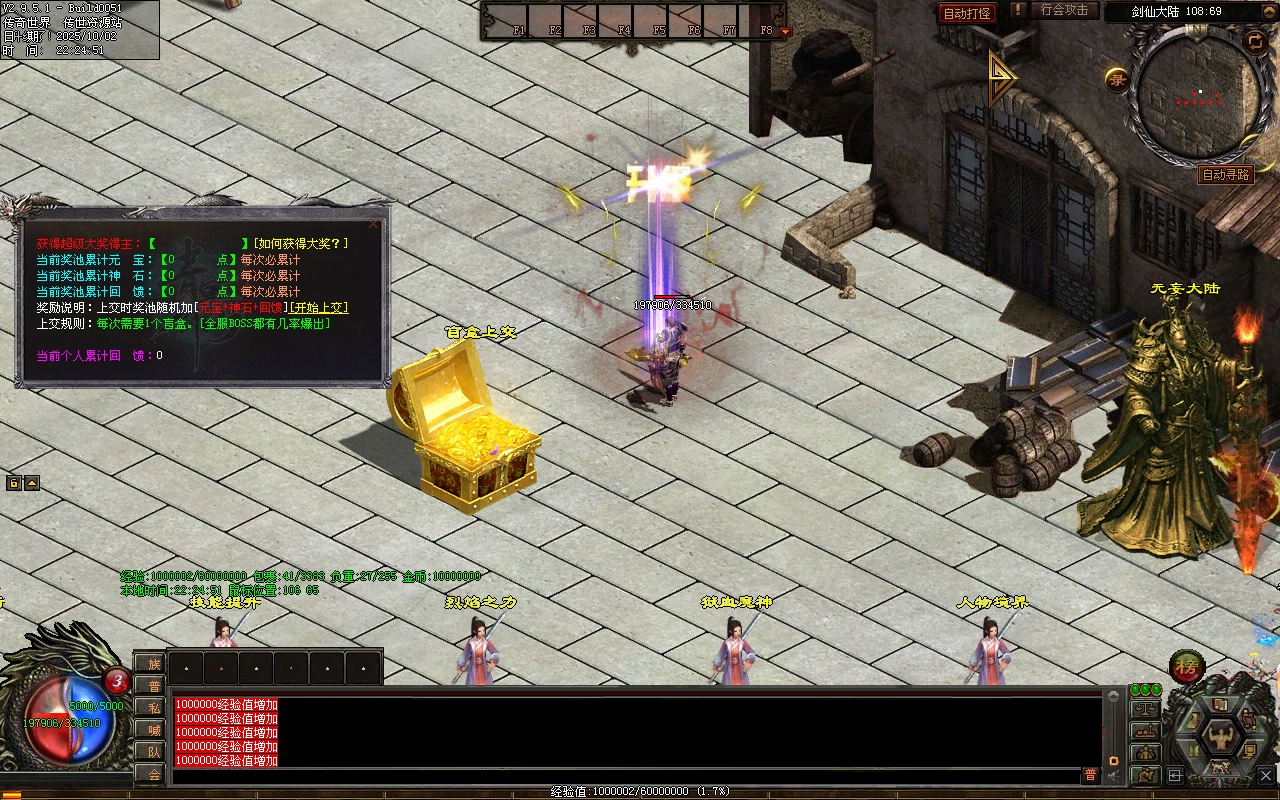The height and width of the screenshot is (800, 1280).
Task: Close the reward pool info panel
Action: [374, 224]
